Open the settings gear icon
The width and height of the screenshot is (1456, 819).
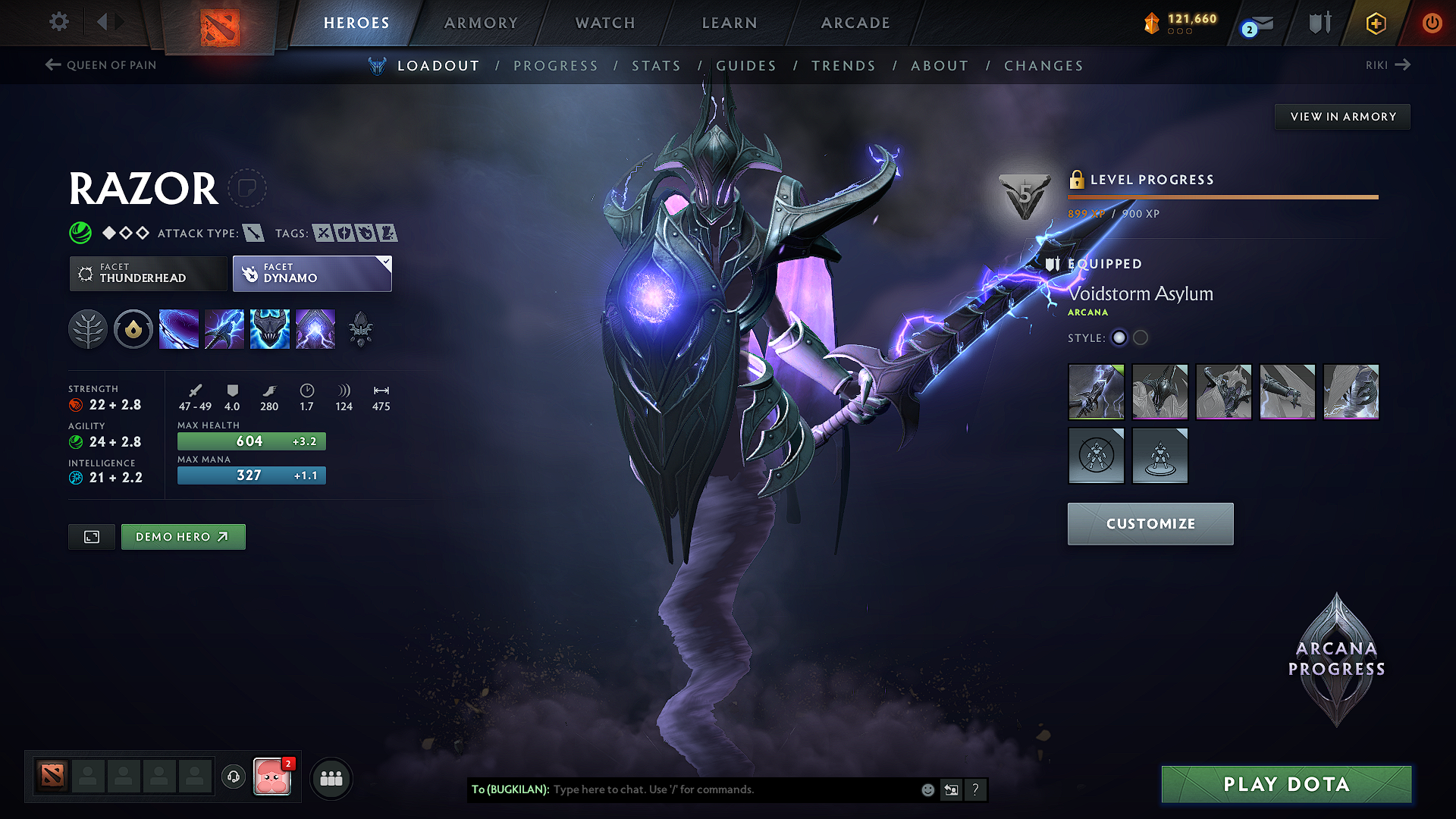coord(58,22)
